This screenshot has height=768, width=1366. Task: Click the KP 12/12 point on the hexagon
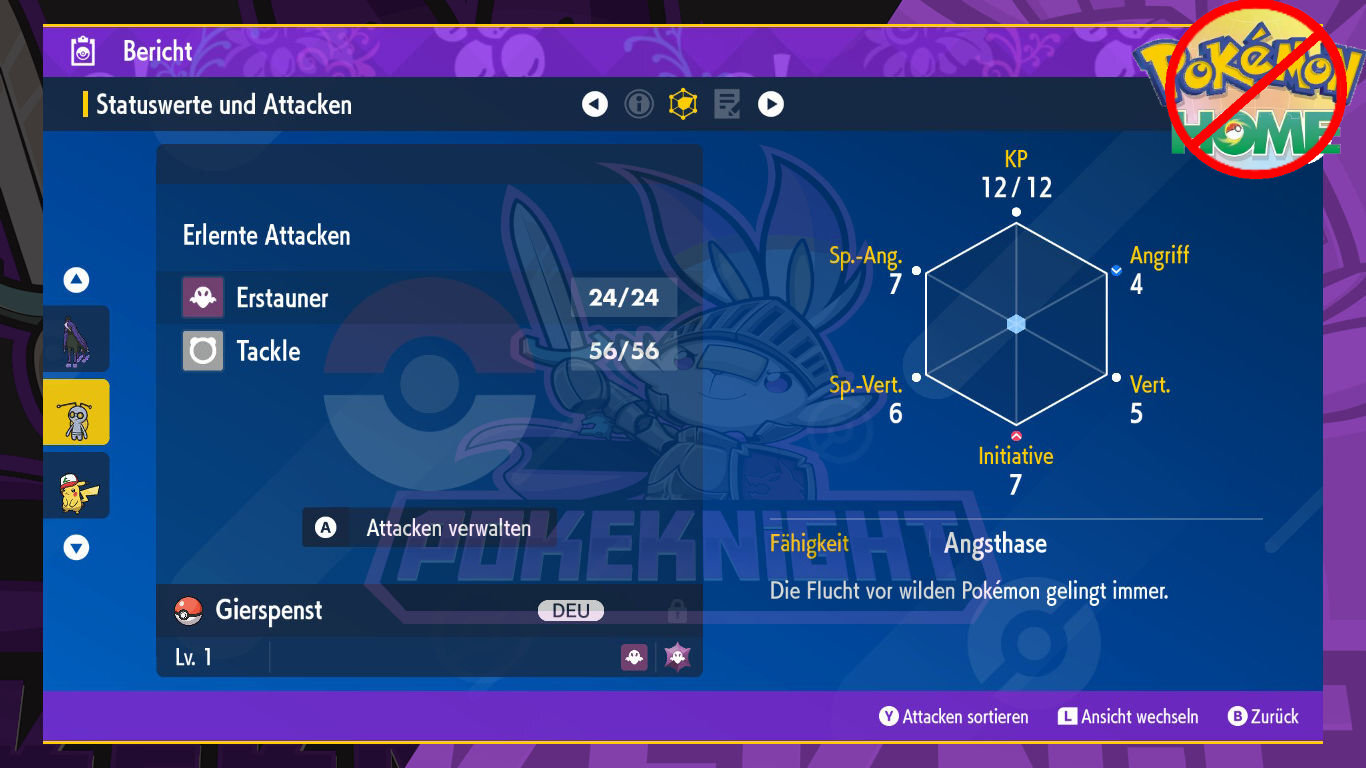pos(1016,211)
